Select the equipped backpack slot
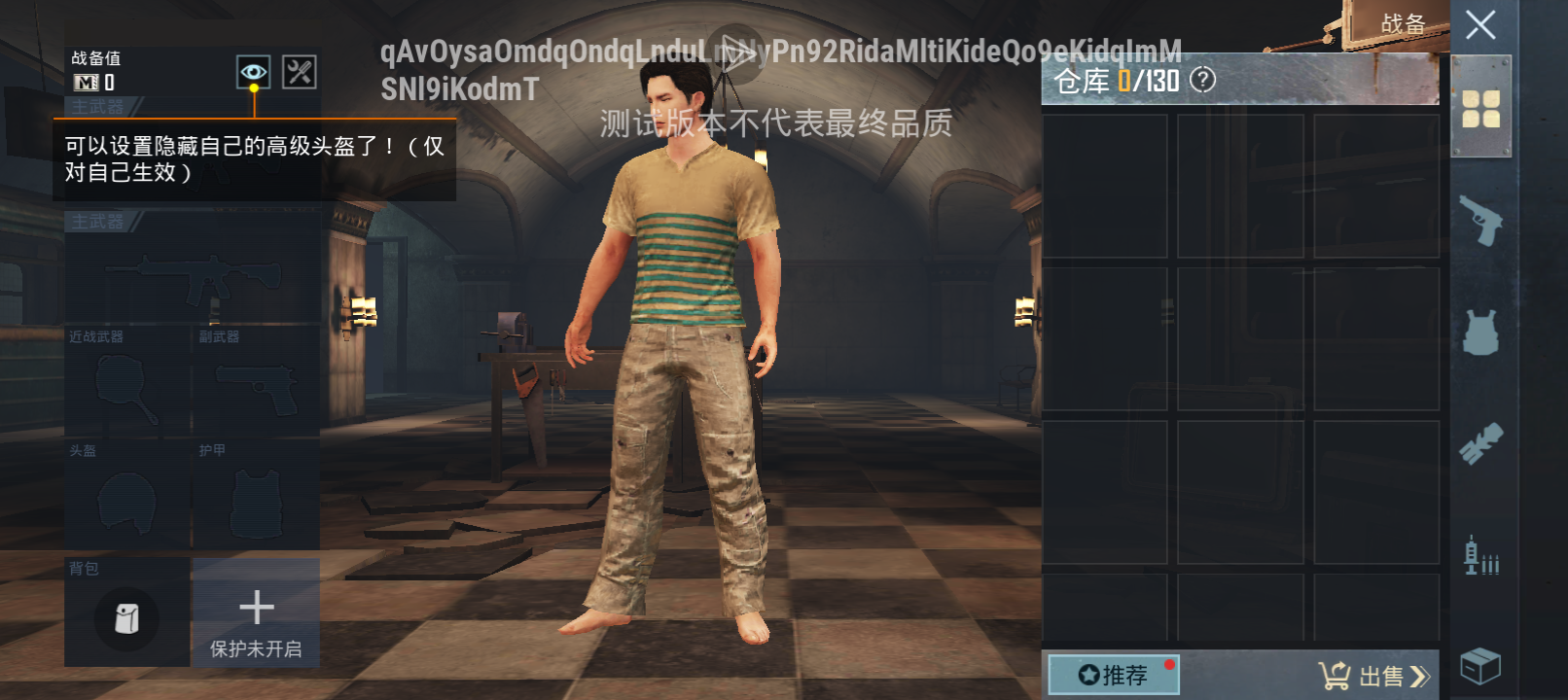This screenshot has height=700, width=1568. coord(126,619)
